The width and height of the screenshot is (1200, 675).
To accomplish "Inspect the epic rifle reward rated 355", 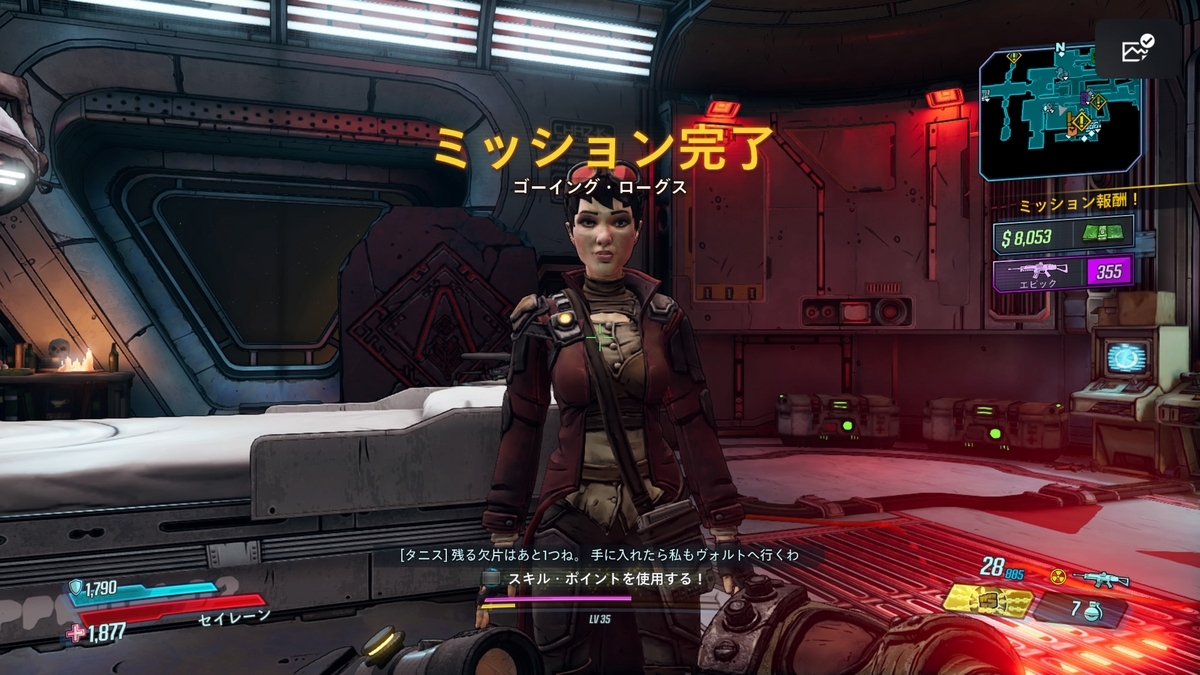I will point(1063,272).
